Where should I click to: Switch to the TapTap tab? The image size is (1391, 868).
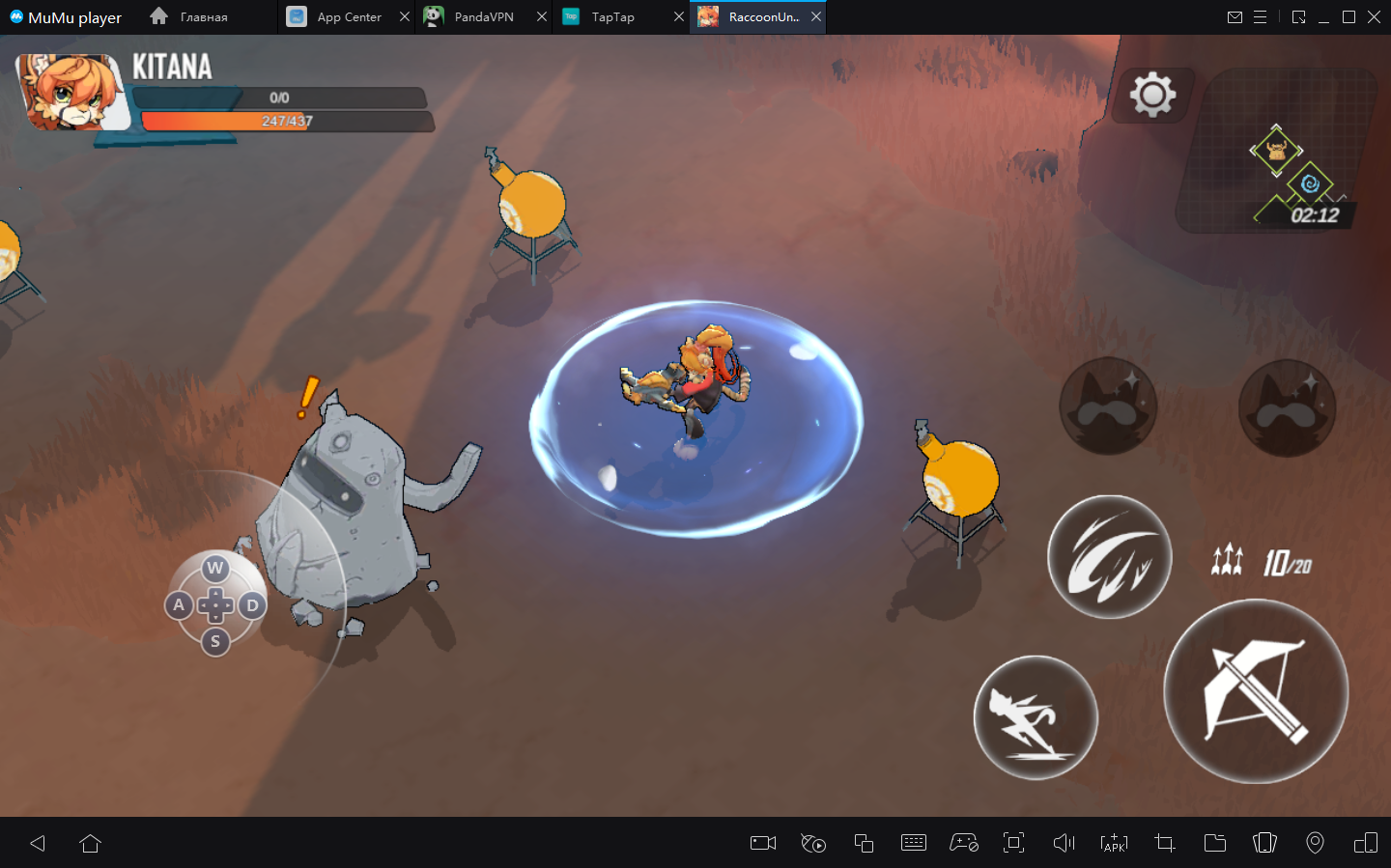[612, 17]
